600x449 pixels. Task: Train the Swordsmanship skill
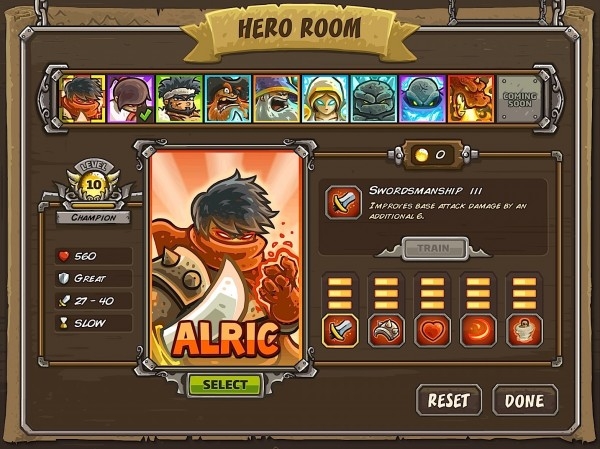pos(434,248)
